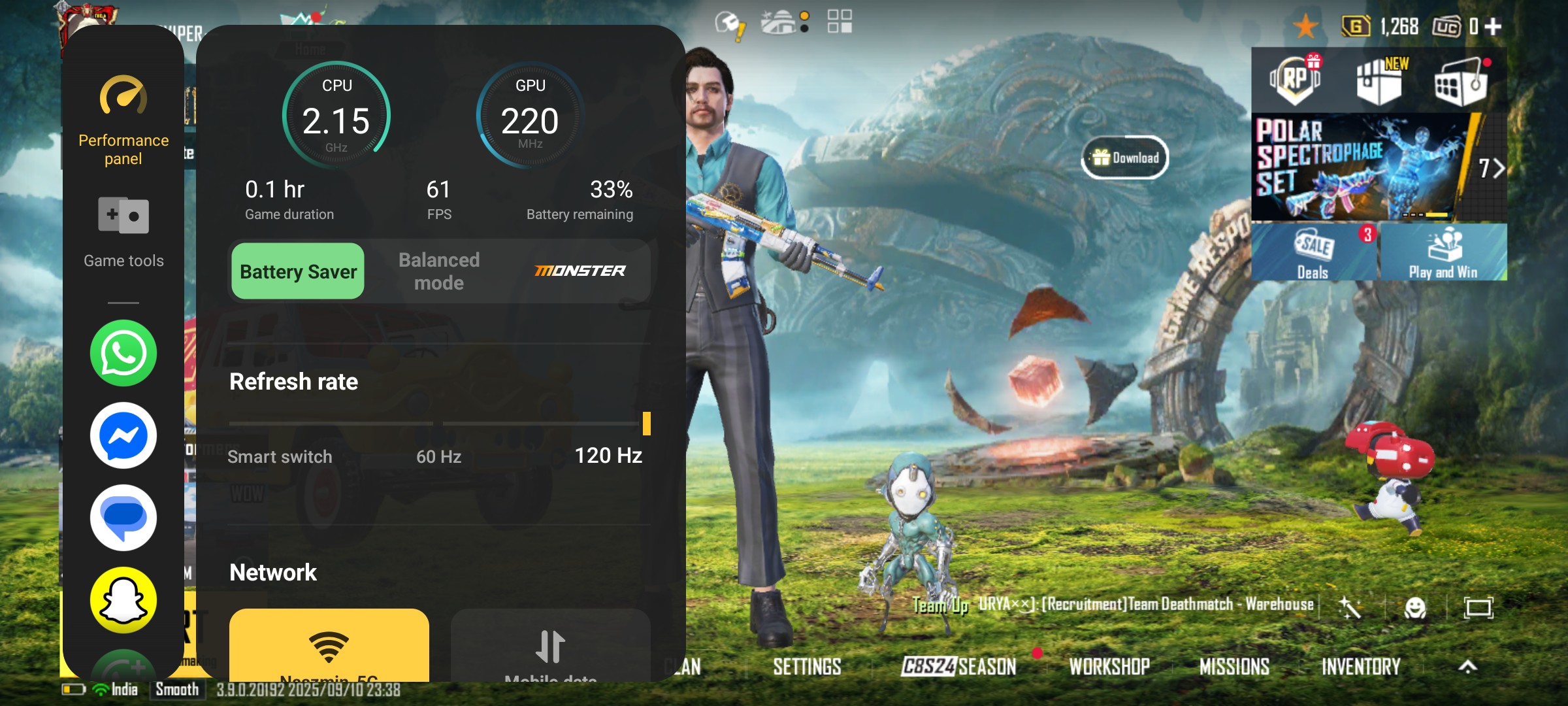Open the Deals sale tile
The image size is (1568, 706).
pos(1313,253)
